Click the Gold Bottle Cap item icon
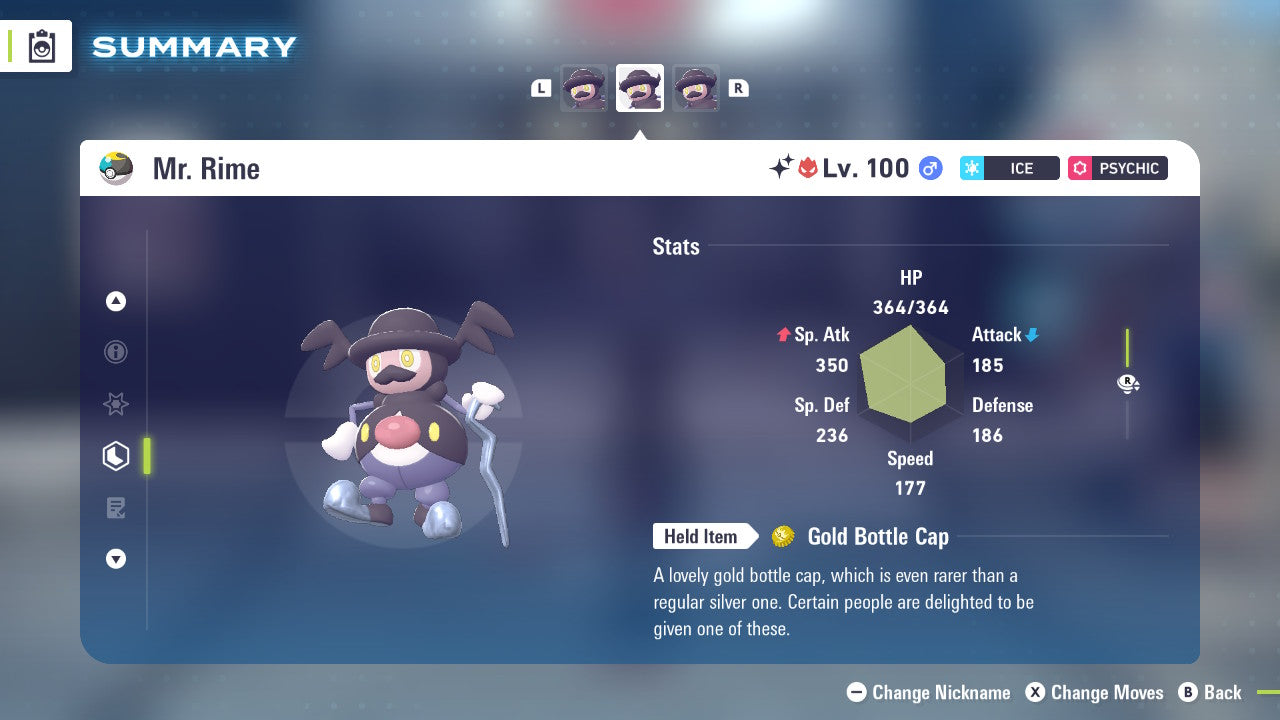This screenshot has width=1280, height=720. (783, 536)
